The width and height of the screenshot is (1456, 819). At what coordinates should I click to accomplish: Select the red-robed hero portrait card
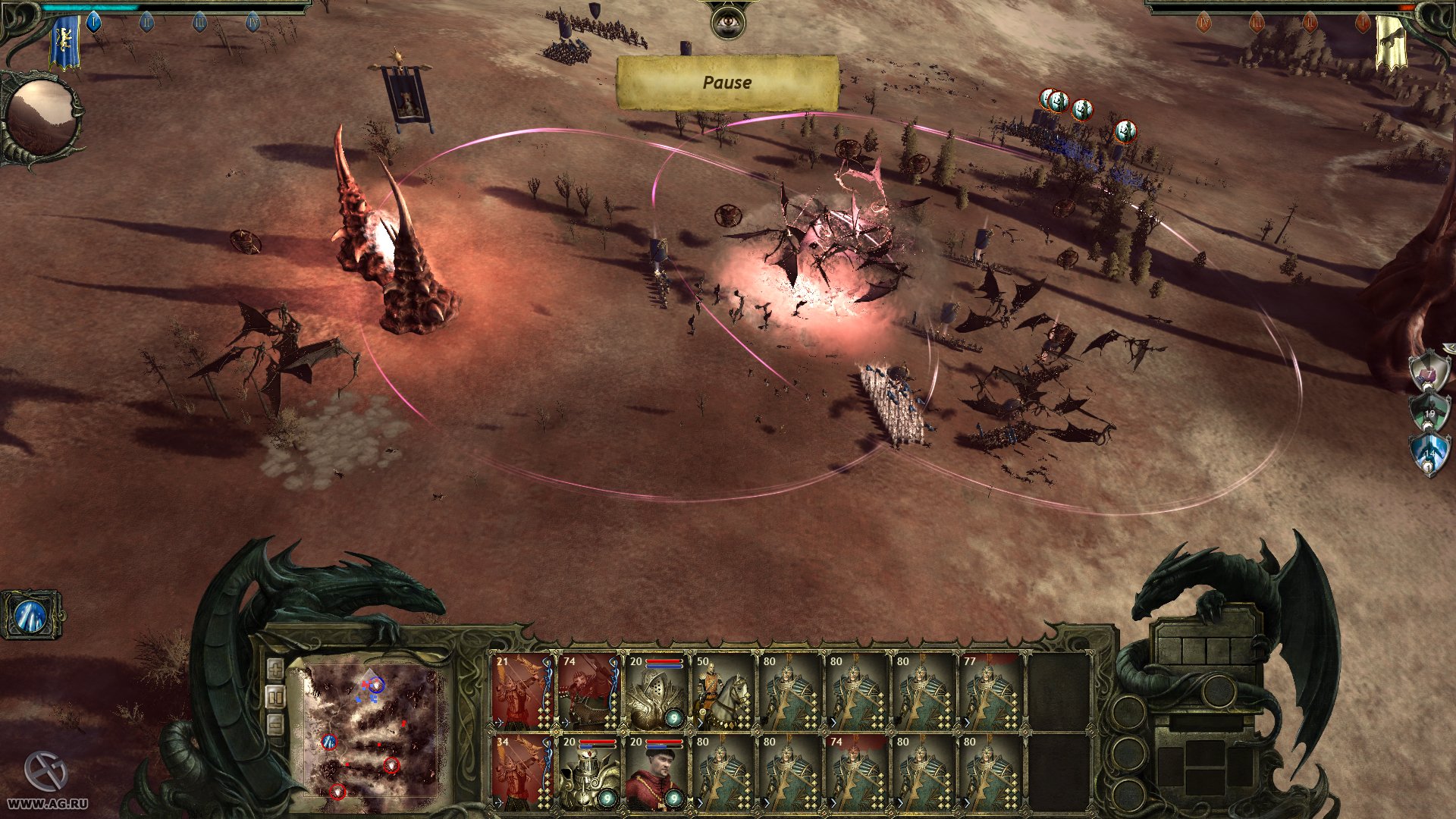(x=656, y=771)
